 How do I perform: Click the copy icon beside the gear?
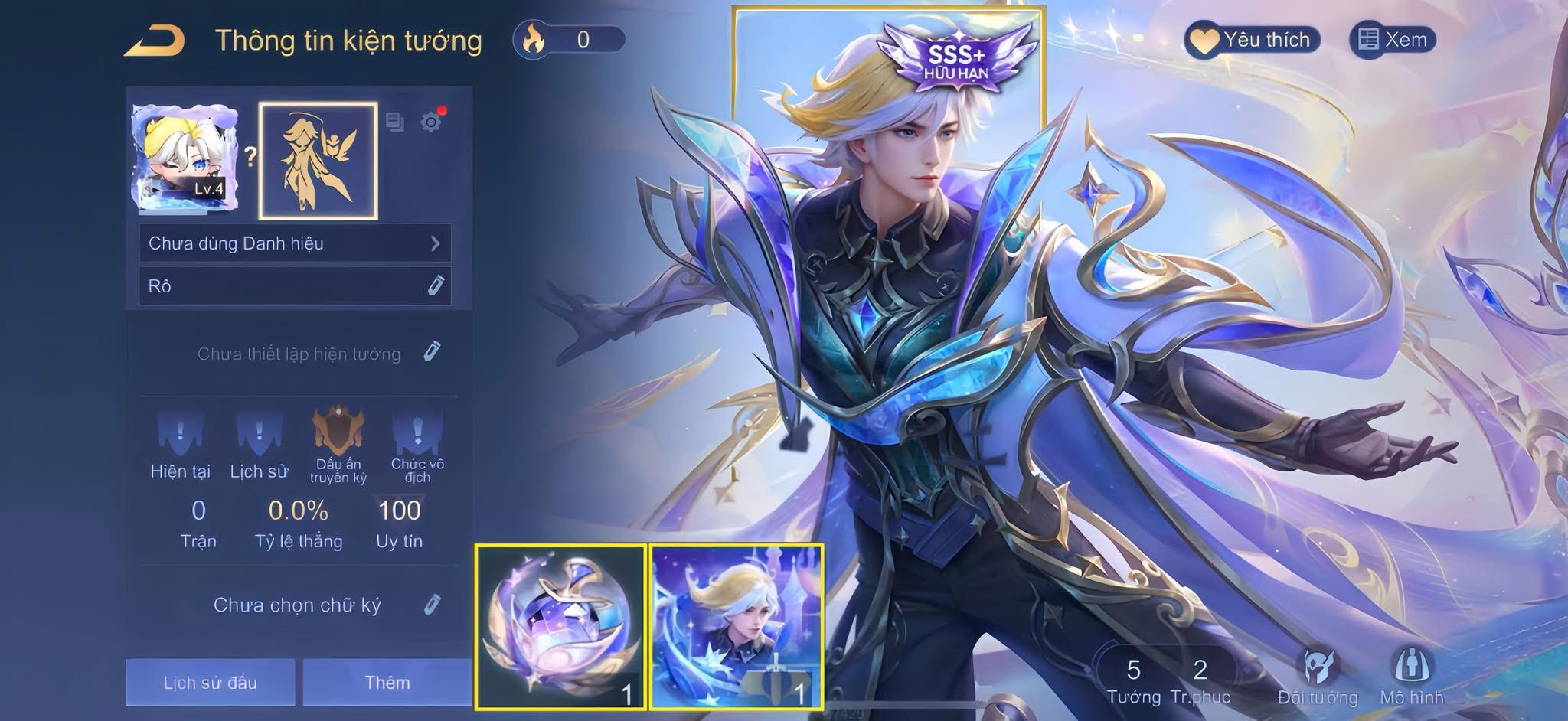tap(395, 122)
